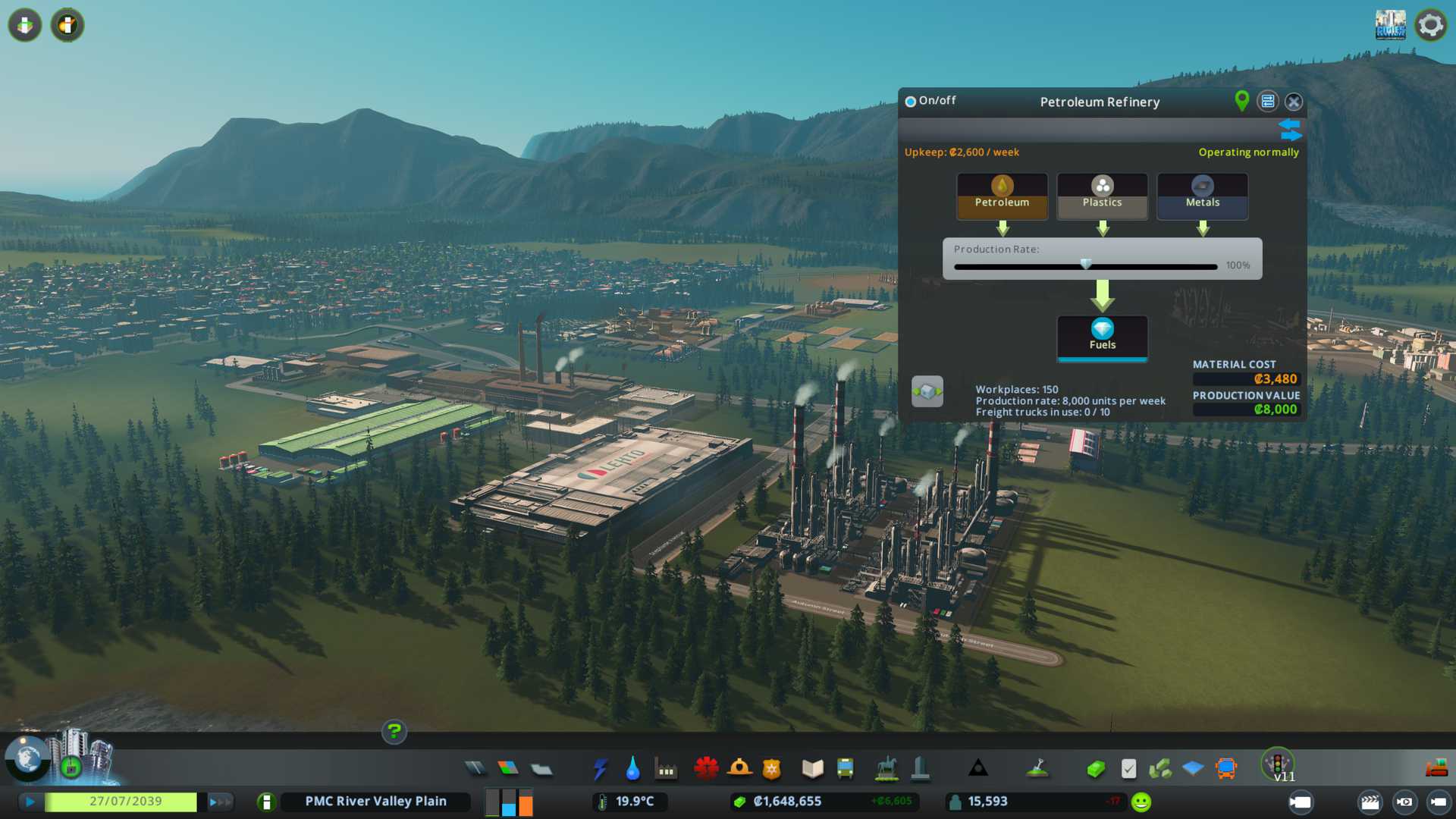1456x819 pixels.
Task: Open the healthcare red cross menu
Action: [x=706, y=769]
